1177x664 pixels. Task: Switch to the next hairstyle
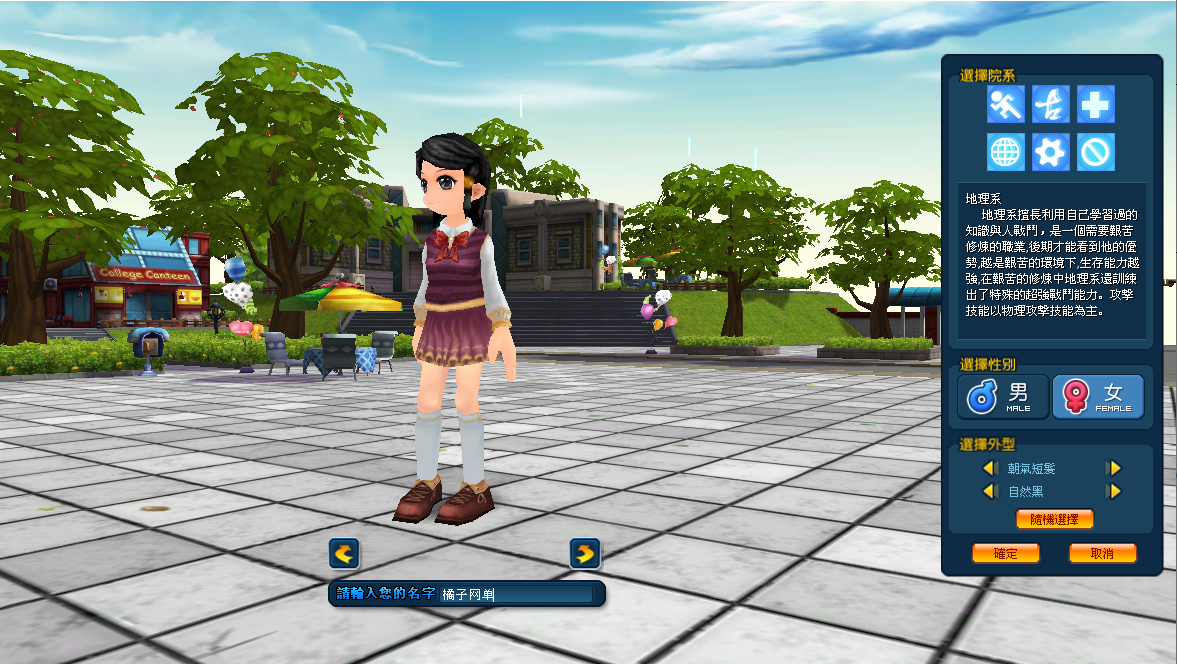pyautogui.click(x=1113, y=468)
